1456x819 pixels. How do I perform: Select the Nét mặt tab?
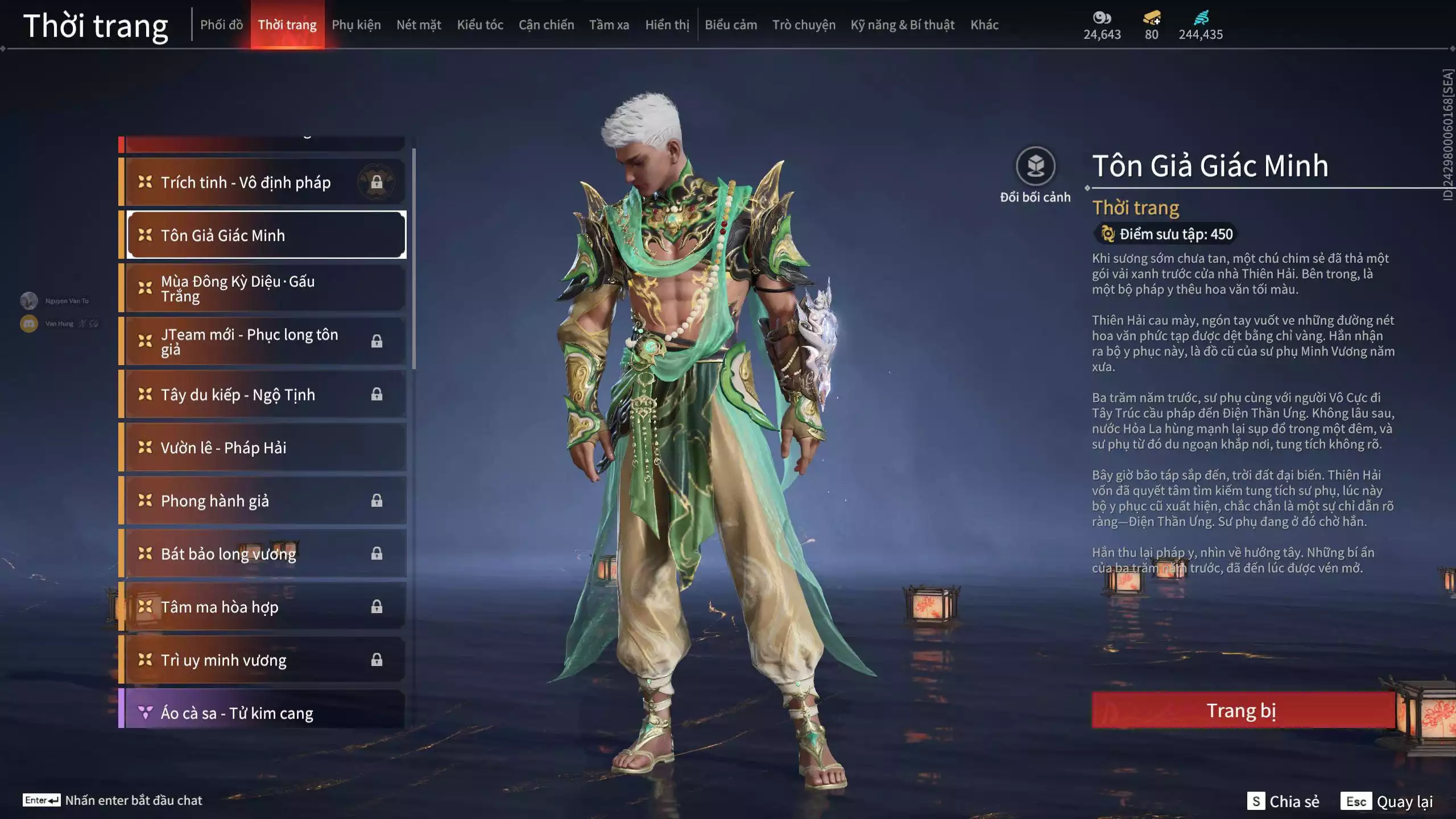pos(419,25)
